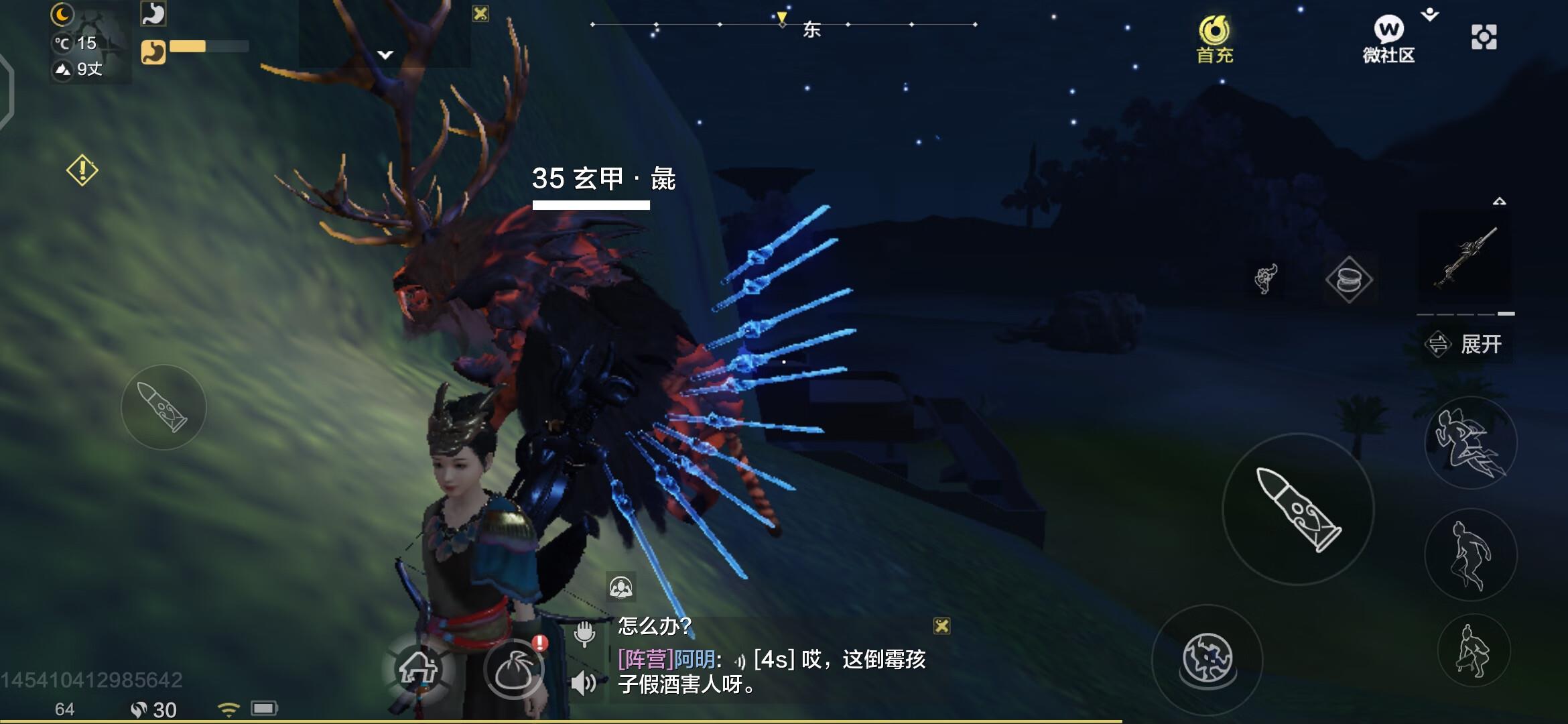Toggle the crouch figure button
The width and height of the screenshot is (1568, 724).
pos(1474,650)
